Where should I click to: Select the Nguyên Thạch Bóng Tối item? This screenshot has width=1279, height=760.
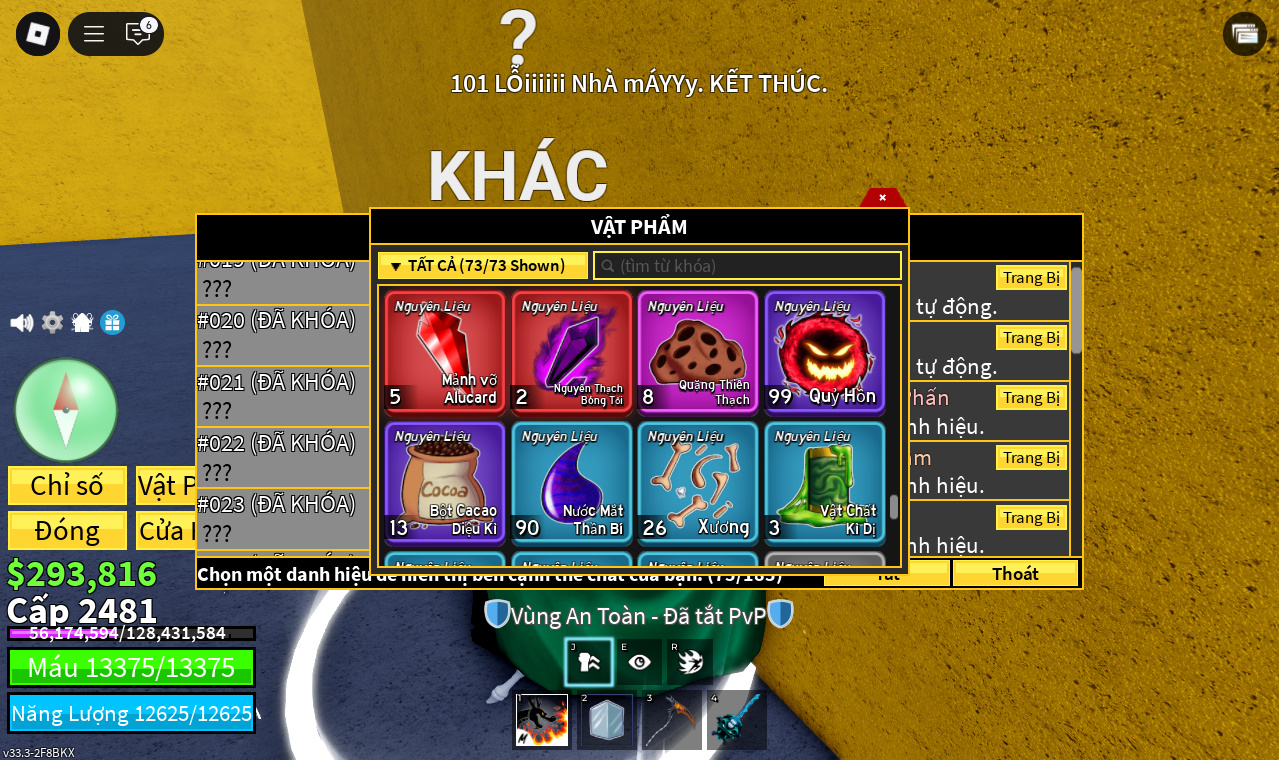(571, 351)
